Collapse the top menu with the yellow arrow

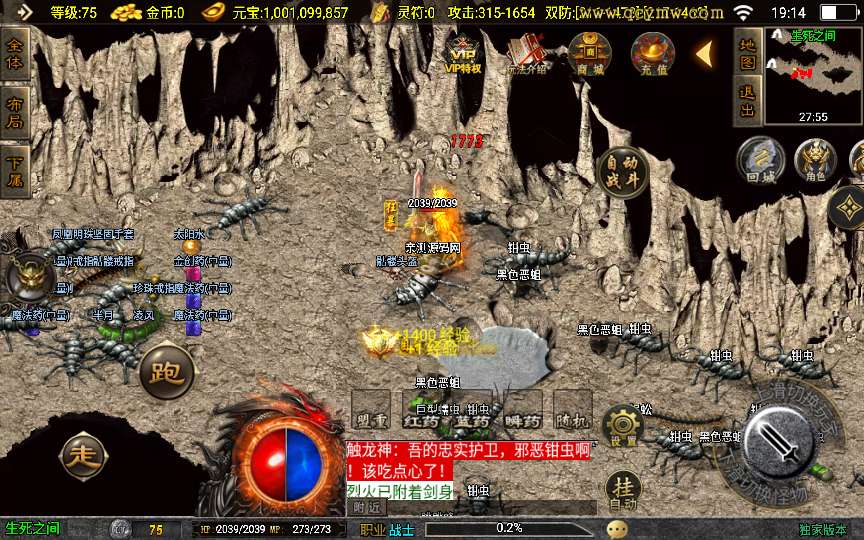point(704,53)
